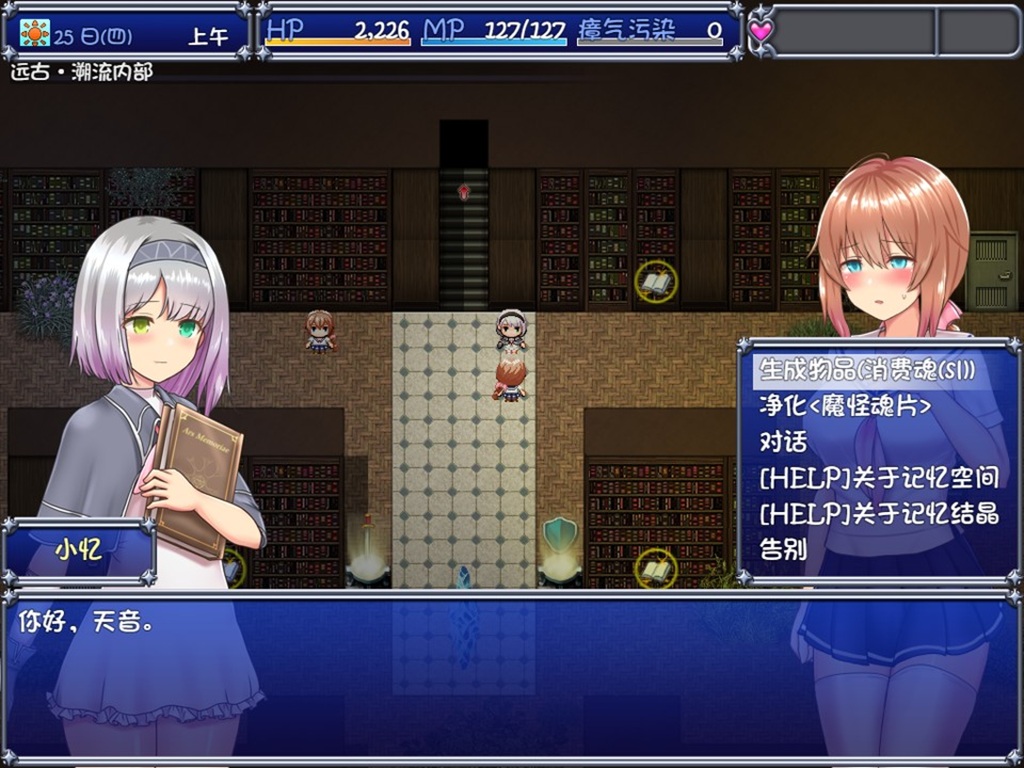Choose 告别 to say goodbye
This screenshot has width=1024, height=768.
pos(783,550)
